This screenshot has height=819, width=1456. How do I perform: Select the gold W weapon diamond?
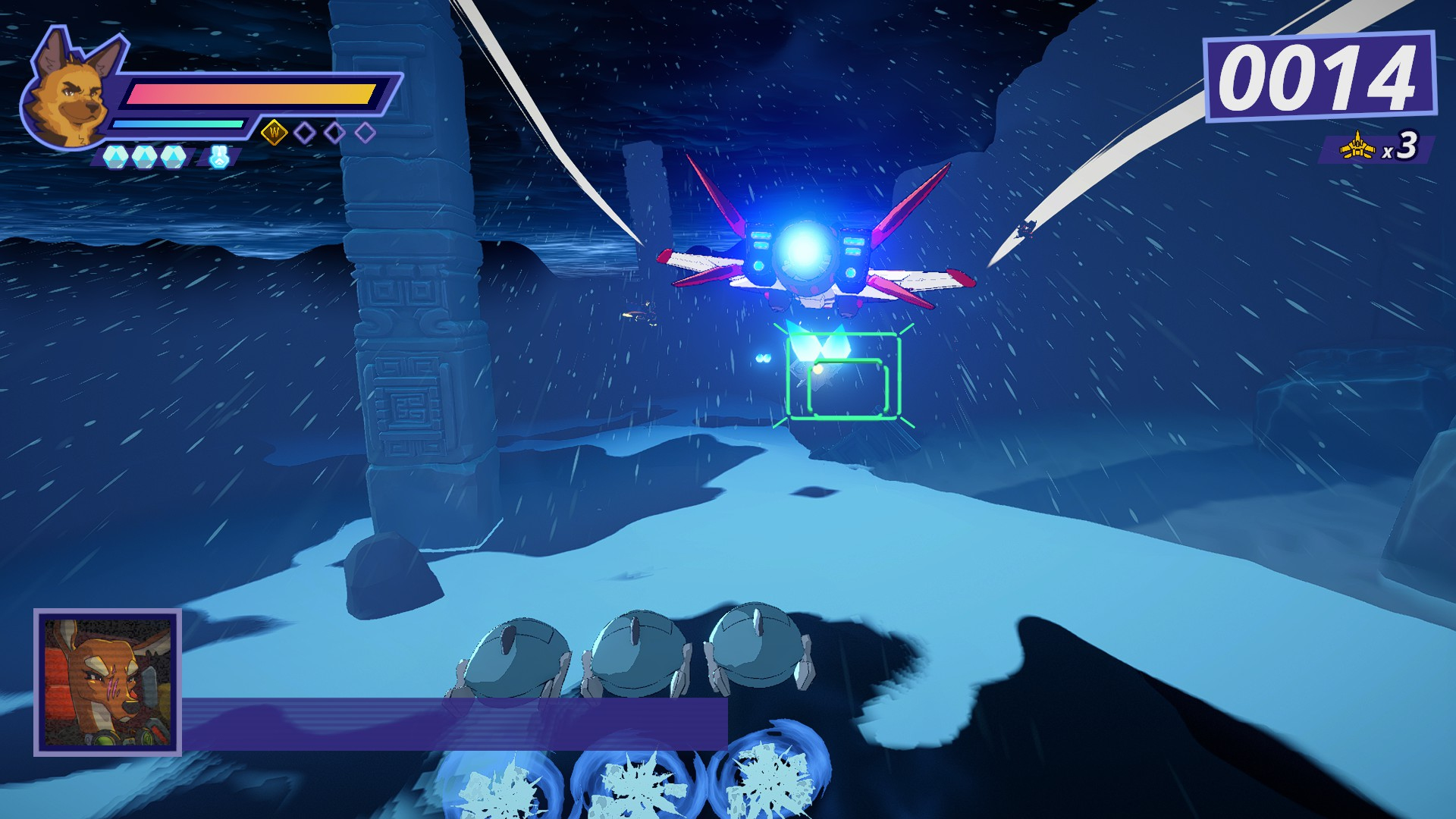275,133
